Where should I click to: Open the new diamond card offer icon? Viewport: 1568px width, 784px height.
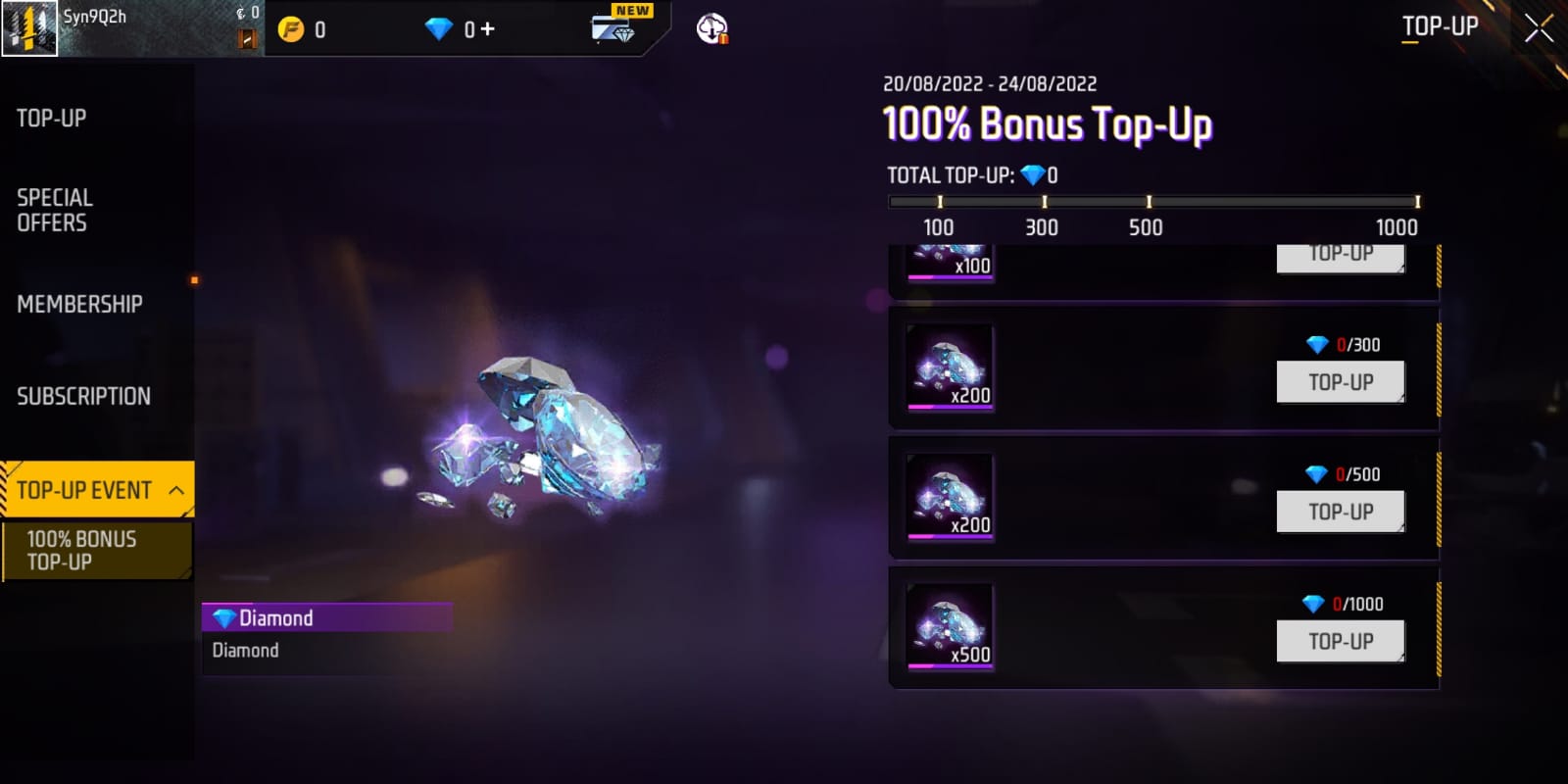pos(615,27)
